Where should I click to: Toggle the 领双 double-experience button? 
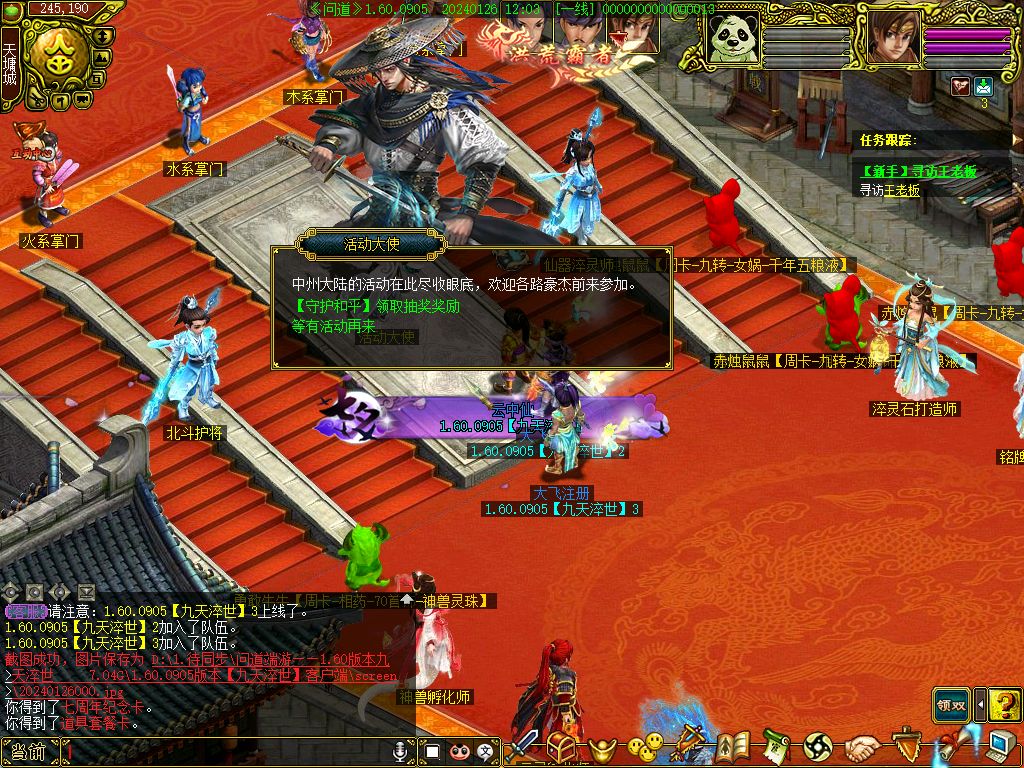pos(950,704)
